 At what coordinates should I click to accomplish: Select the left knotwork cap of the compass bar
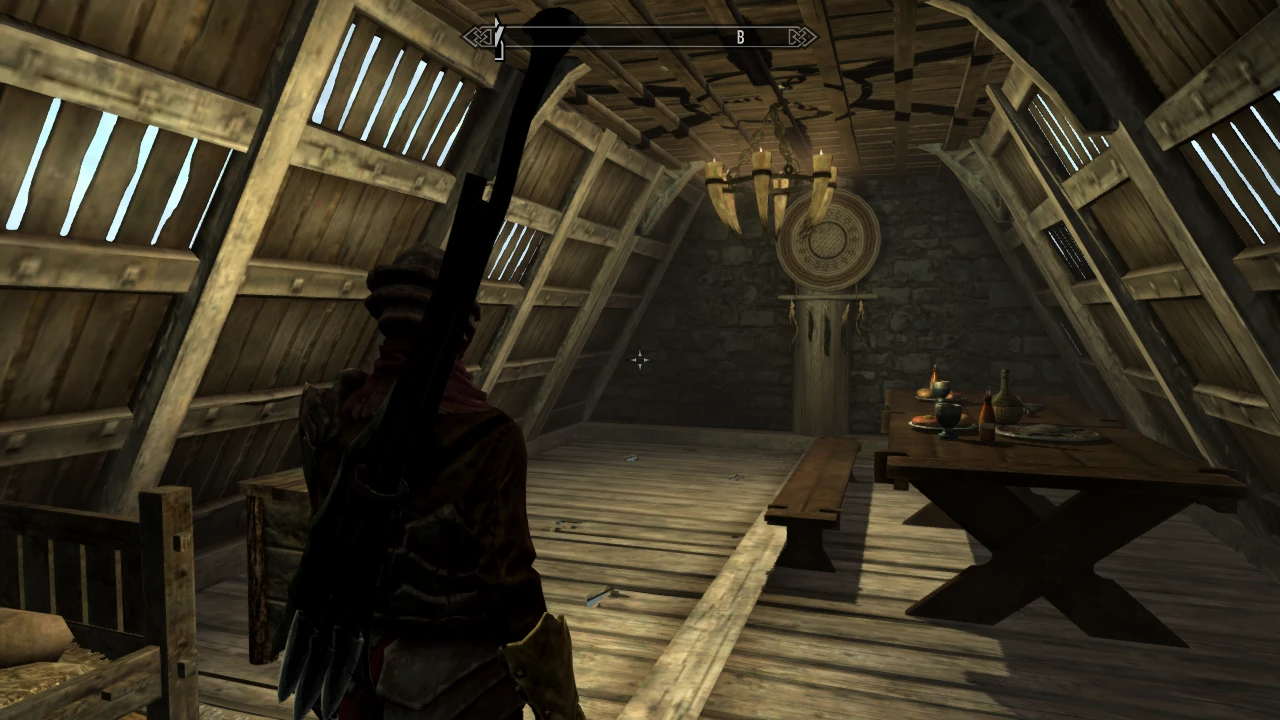478,37
